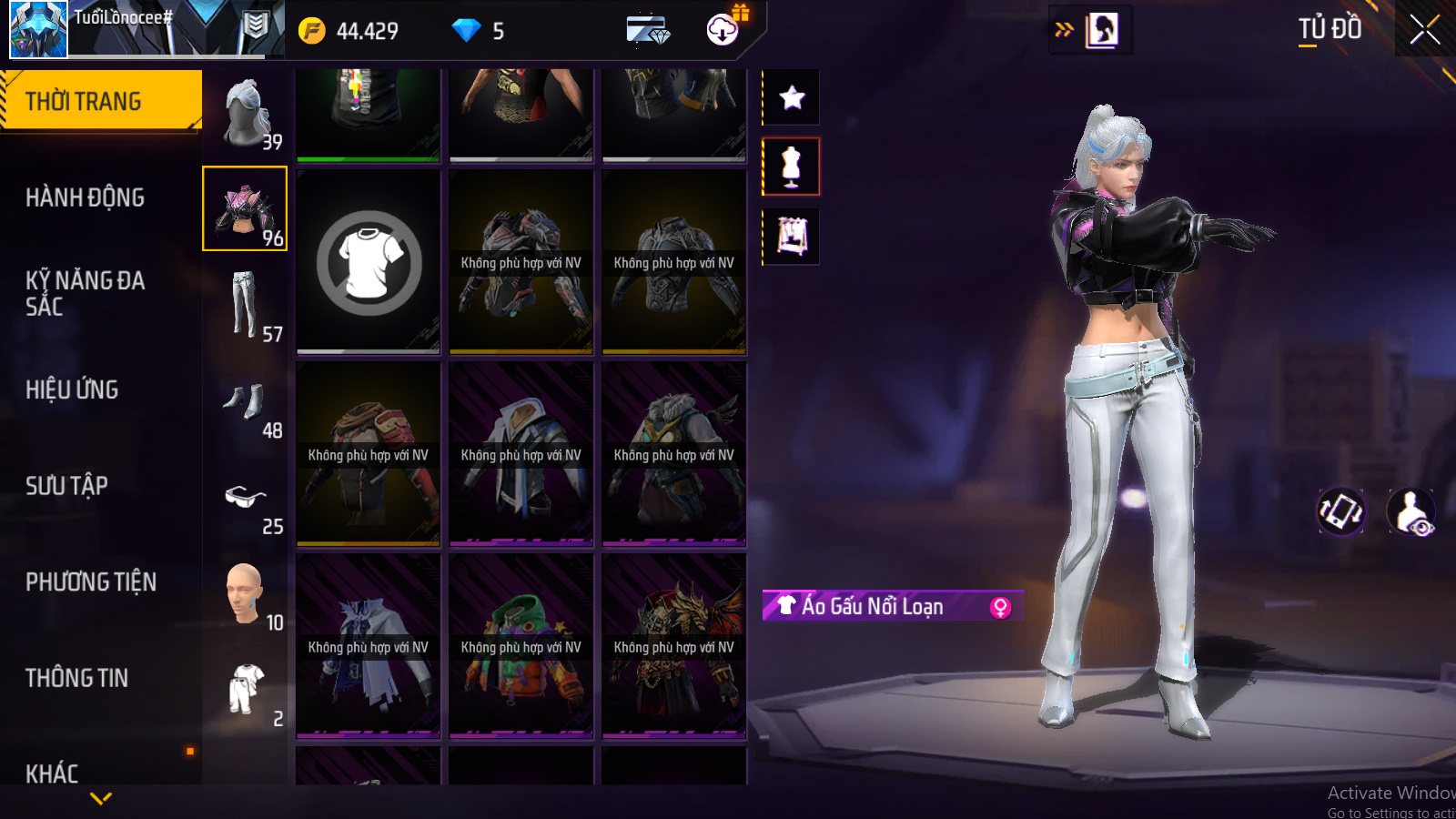Viewport: 1456px width, 819px height.
Task: Unequip top using the crossed-out shirt slot
Action: click(369, 263)
